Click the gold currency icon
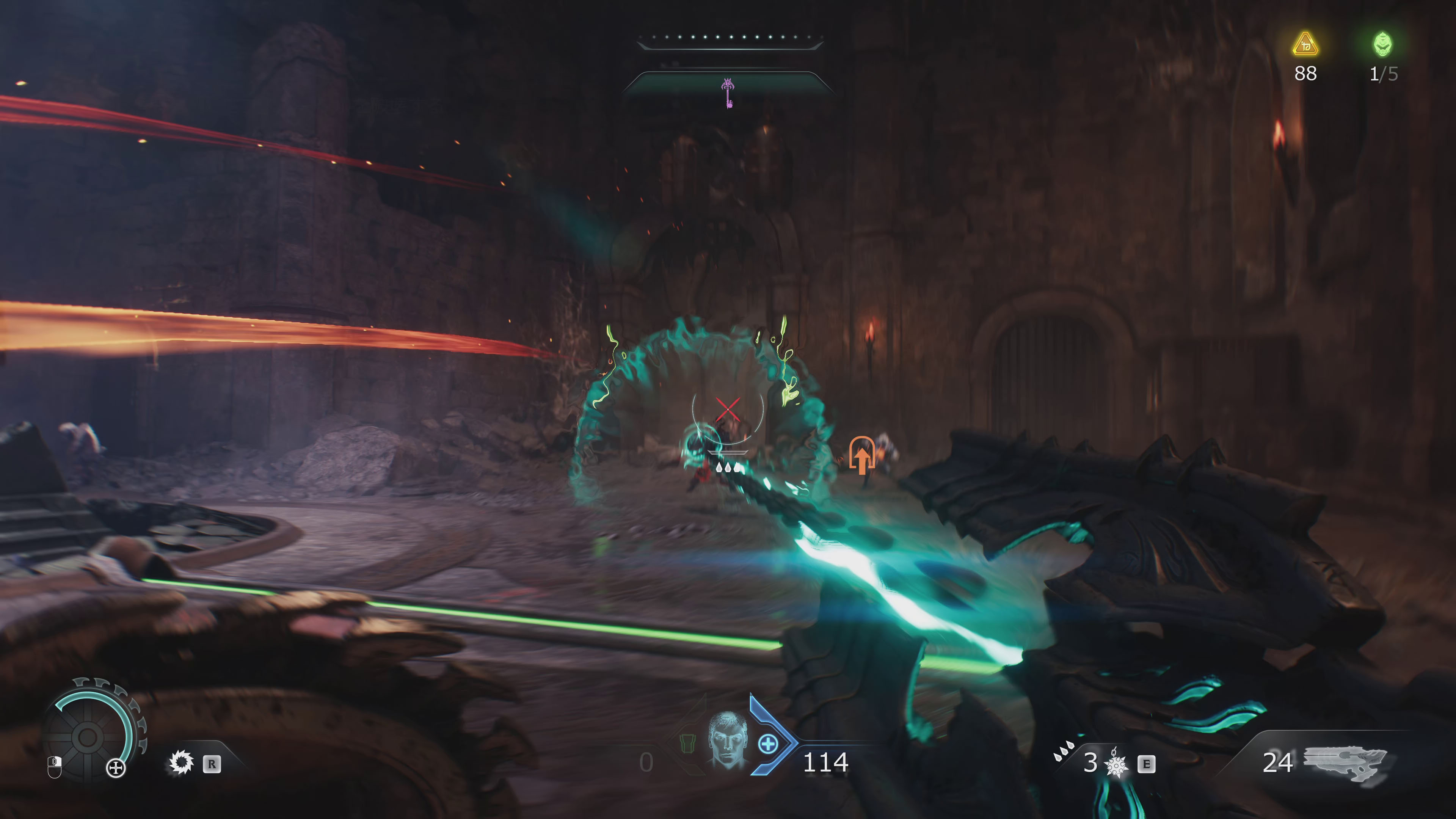The width and height of the screenshot is (1456, 819). (x=1305, y=44)
